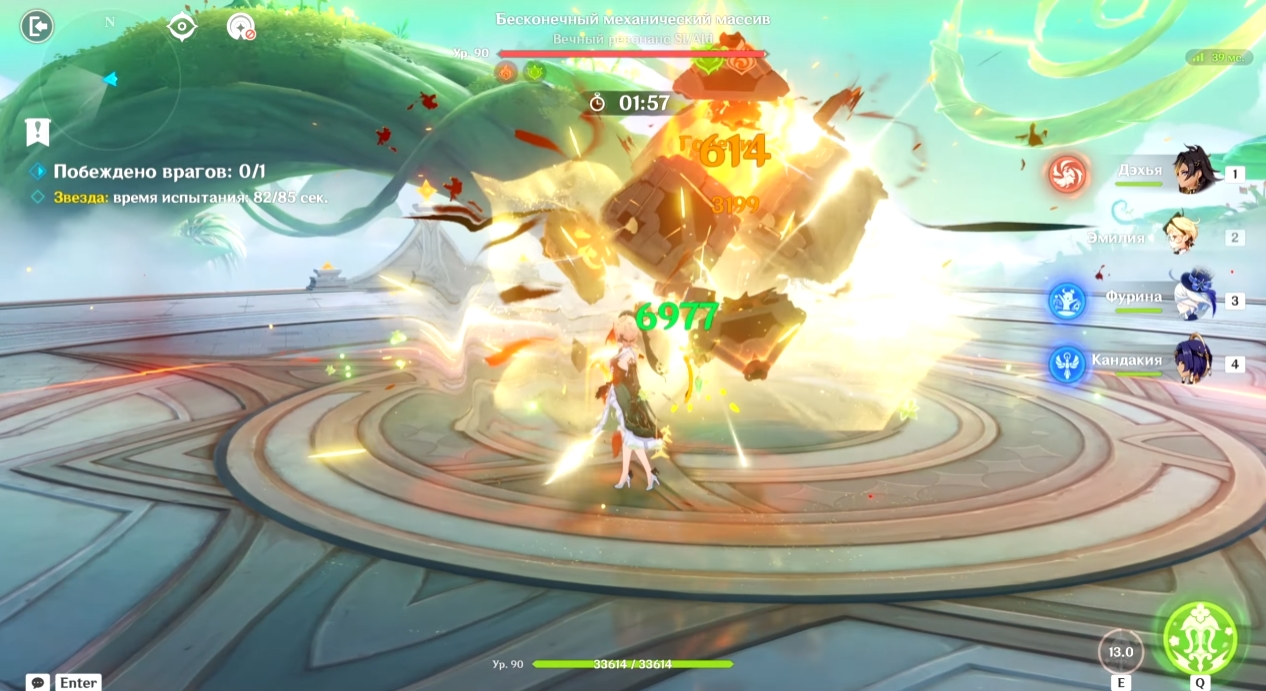The width and height of the screenshot is (1266, 691).
Task: Open the challenge timer gauge icon
Action: [x=240, y=27]
